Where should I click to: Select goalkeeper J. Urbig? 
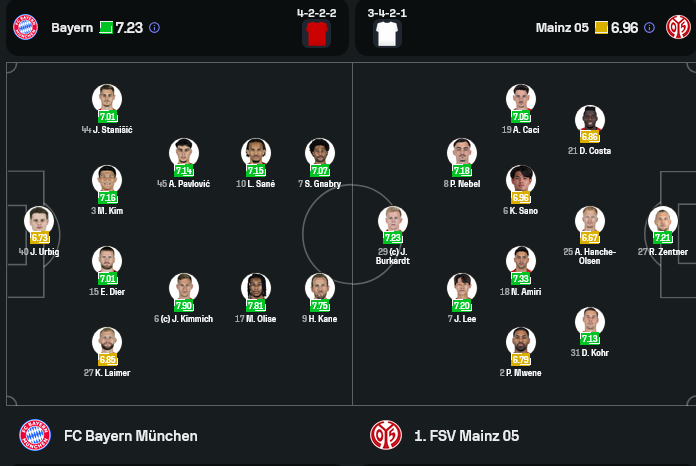click(x=40, y=220)
